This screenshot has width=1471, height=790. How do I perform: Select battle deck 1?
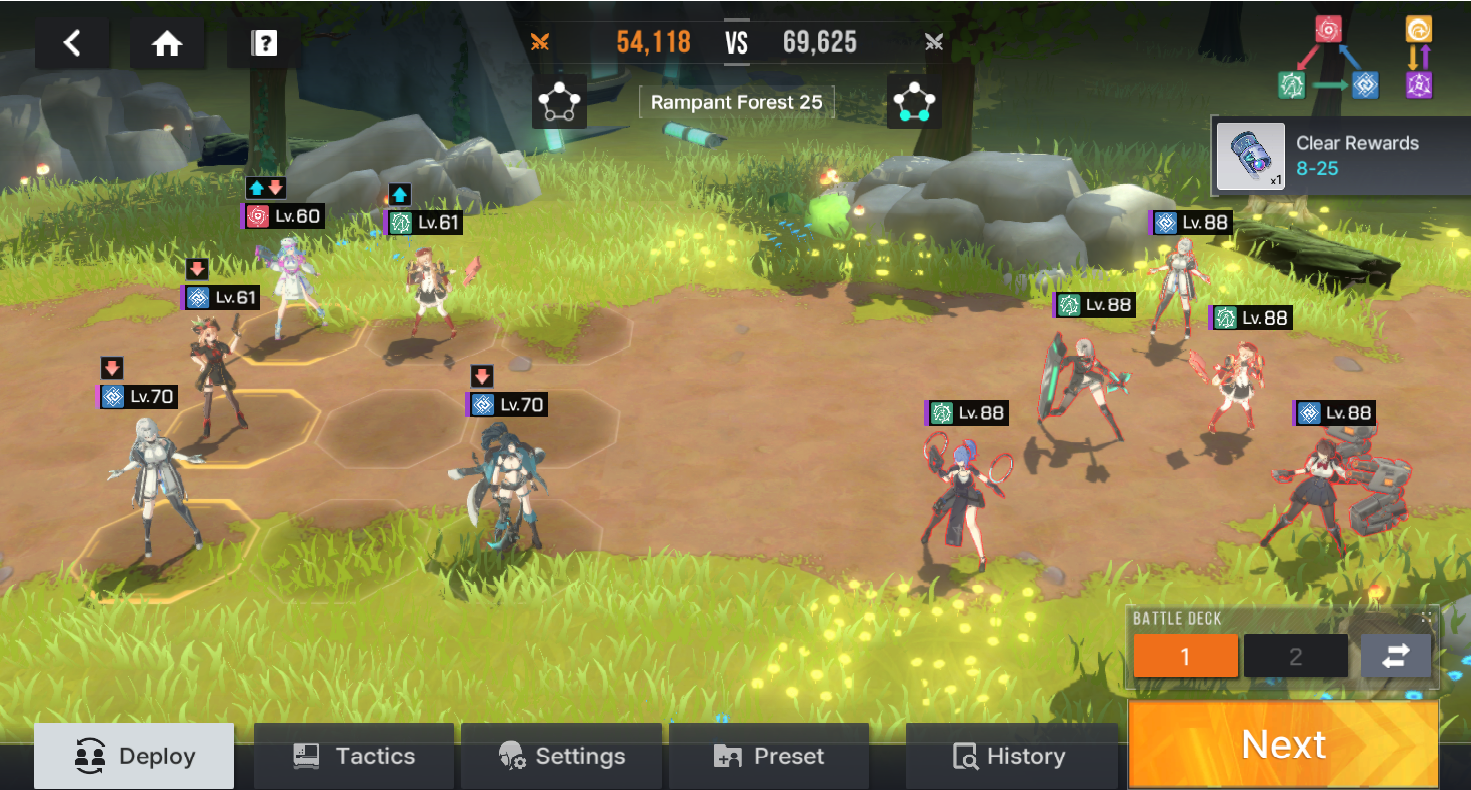[1186, 656]
